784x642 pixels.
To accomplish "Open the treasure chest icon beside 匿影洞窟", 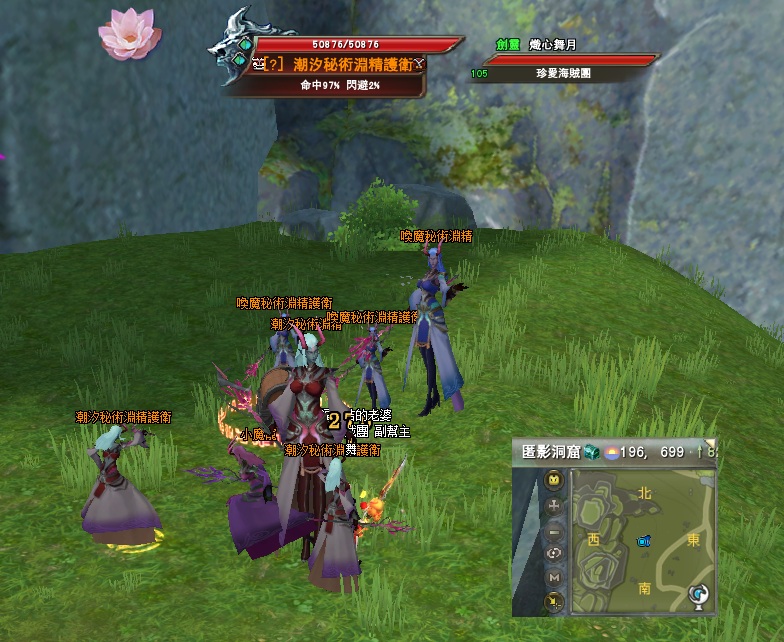I will (591, 452).
